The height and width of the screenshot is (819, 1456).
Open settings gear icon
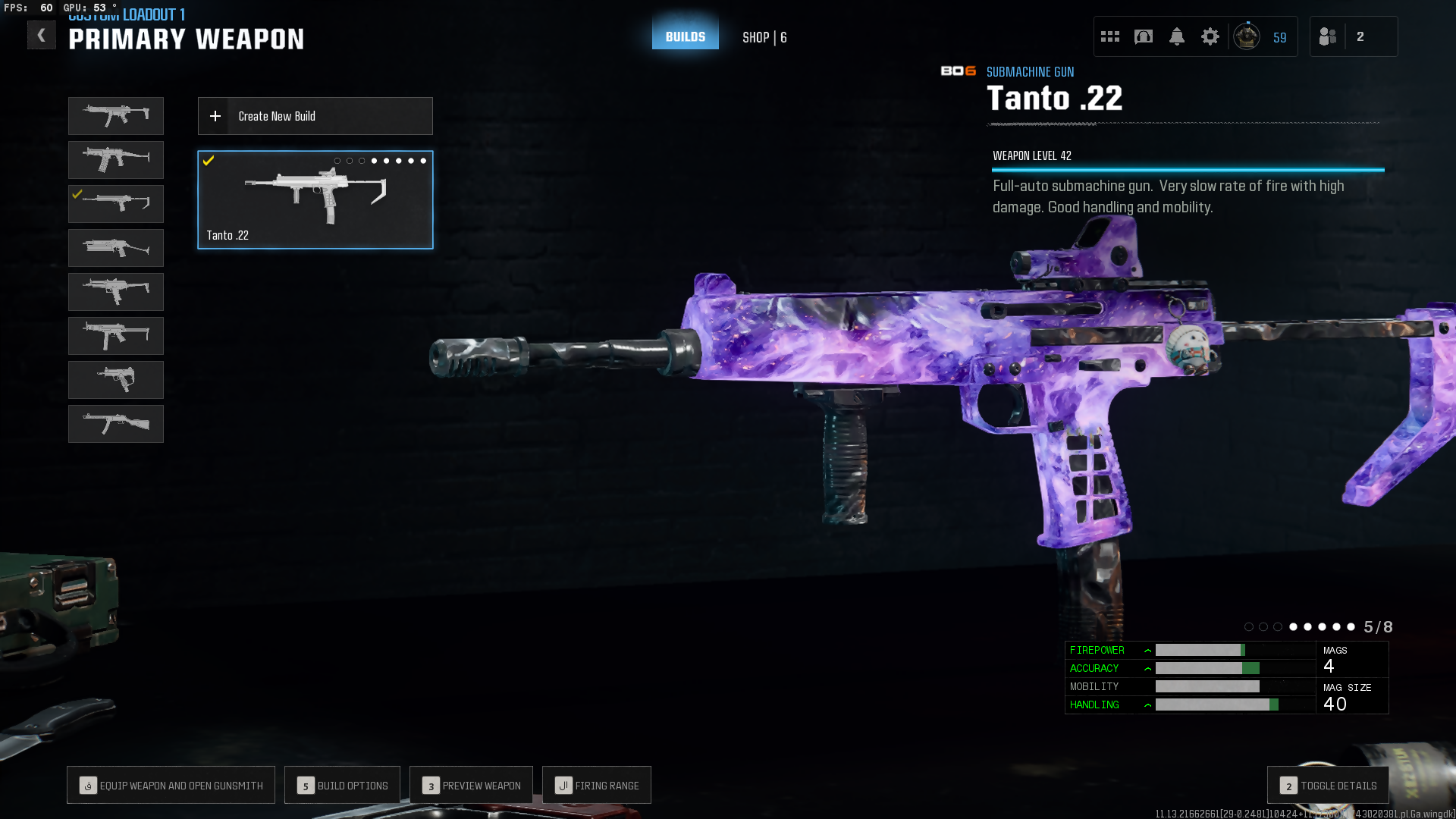(x=1210, y=36)
